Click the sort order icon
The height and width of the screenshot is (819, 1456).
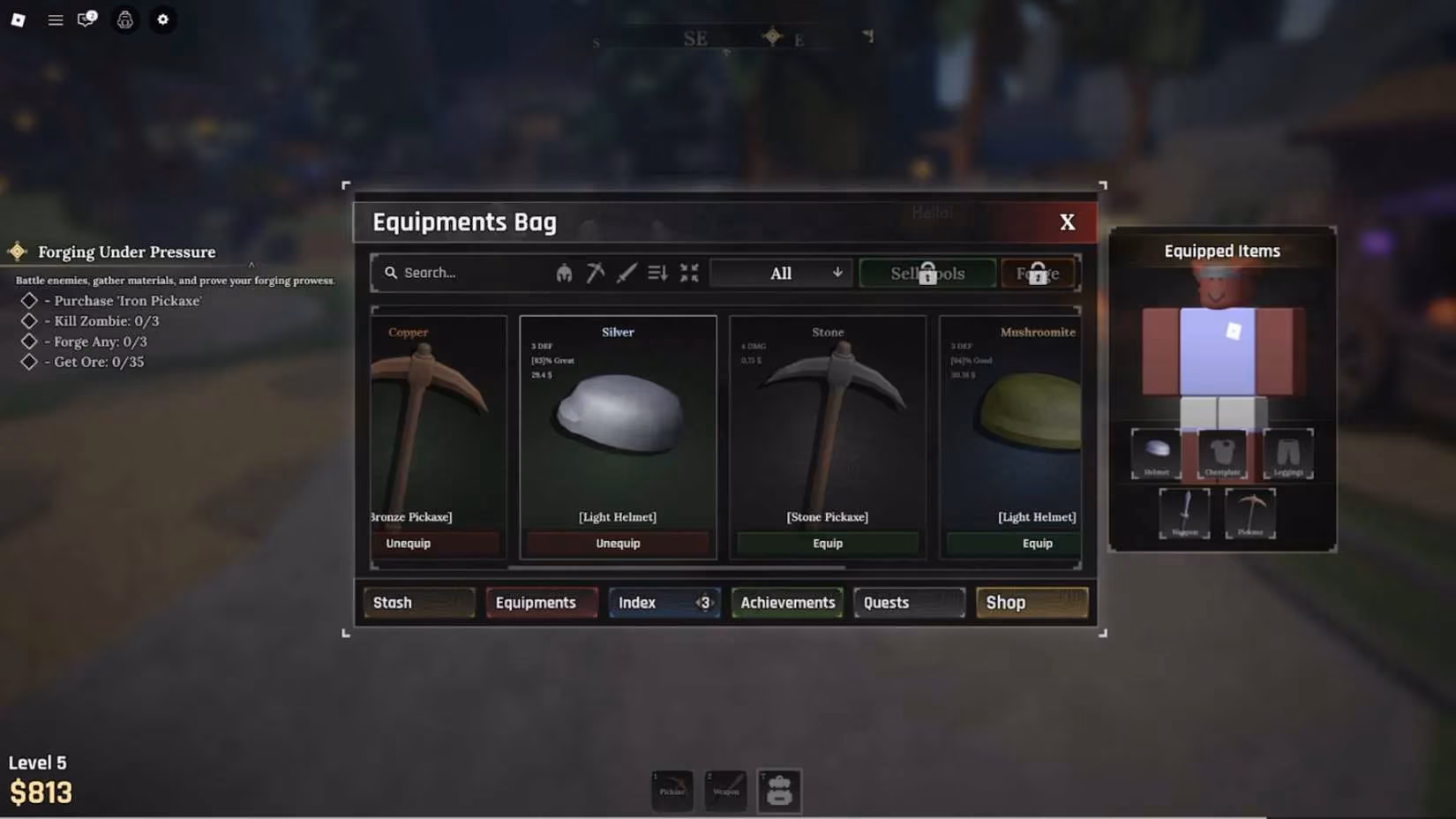point(657,272)
